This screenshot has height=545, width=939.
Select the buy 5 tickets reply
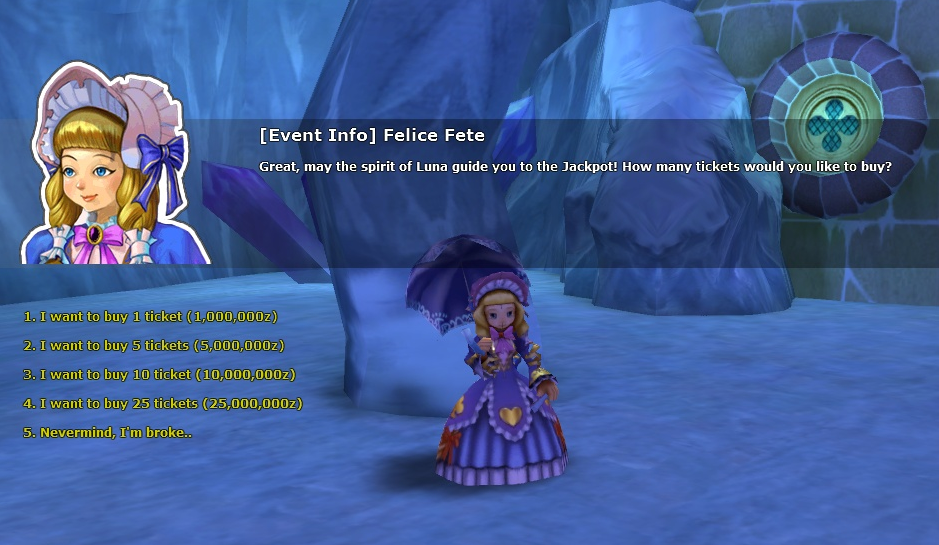point(154,345)
